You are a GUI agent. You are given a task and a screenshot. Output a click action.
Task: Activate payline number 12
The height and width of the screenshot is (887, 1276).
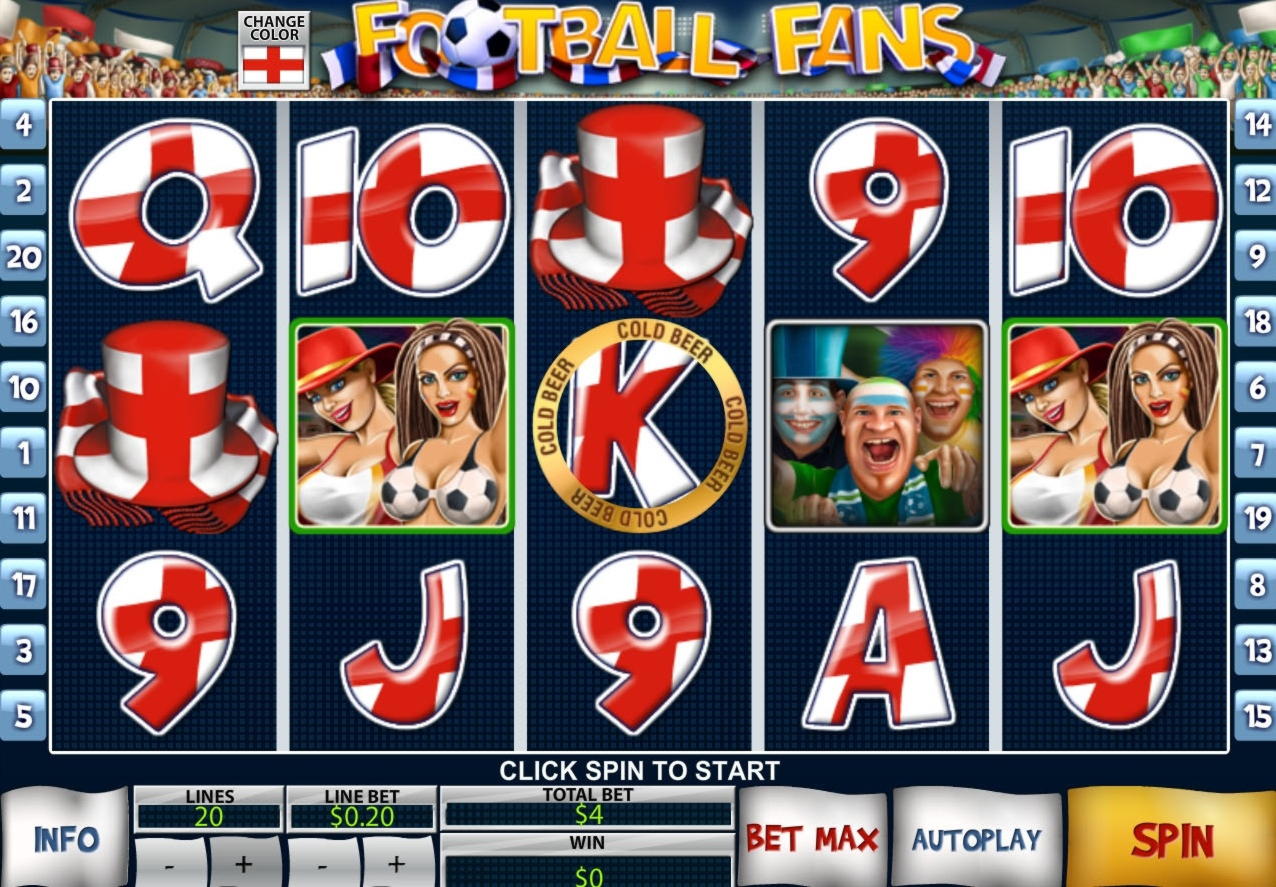click(1255, 191)
